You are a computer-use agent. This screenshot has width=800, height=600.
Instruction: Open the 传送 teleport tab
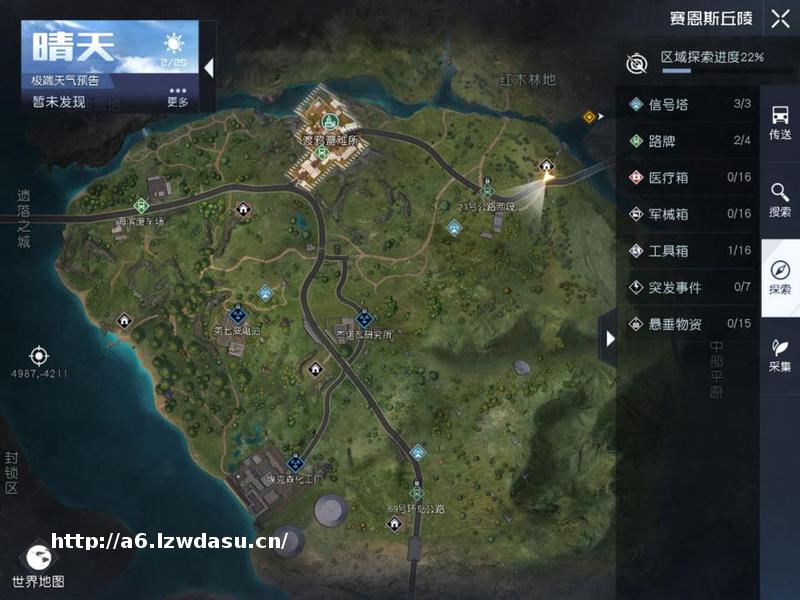(780, 123)
